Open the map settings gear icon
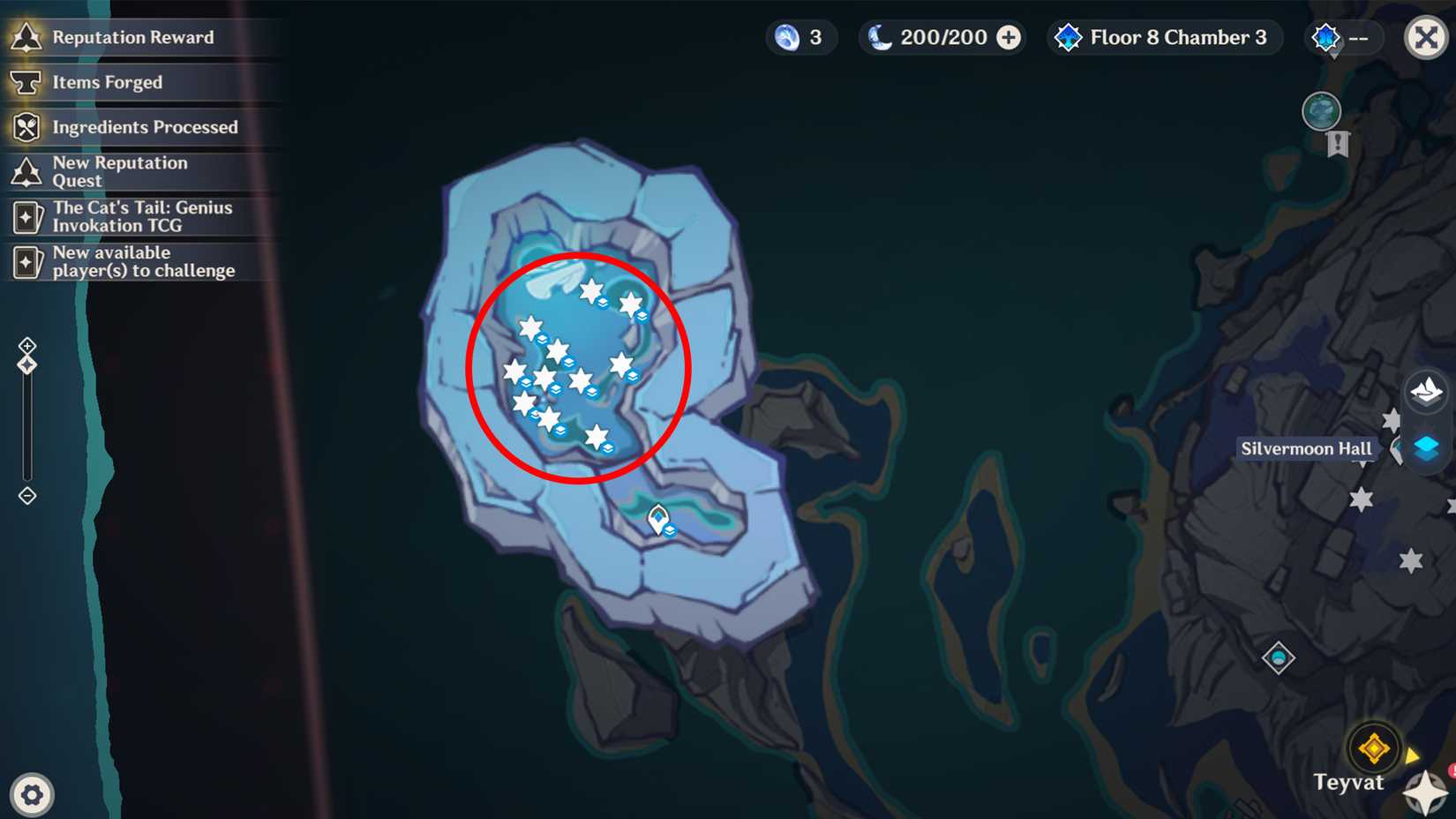The height and width of the screenshot is (819, 1456). [32, 793]
